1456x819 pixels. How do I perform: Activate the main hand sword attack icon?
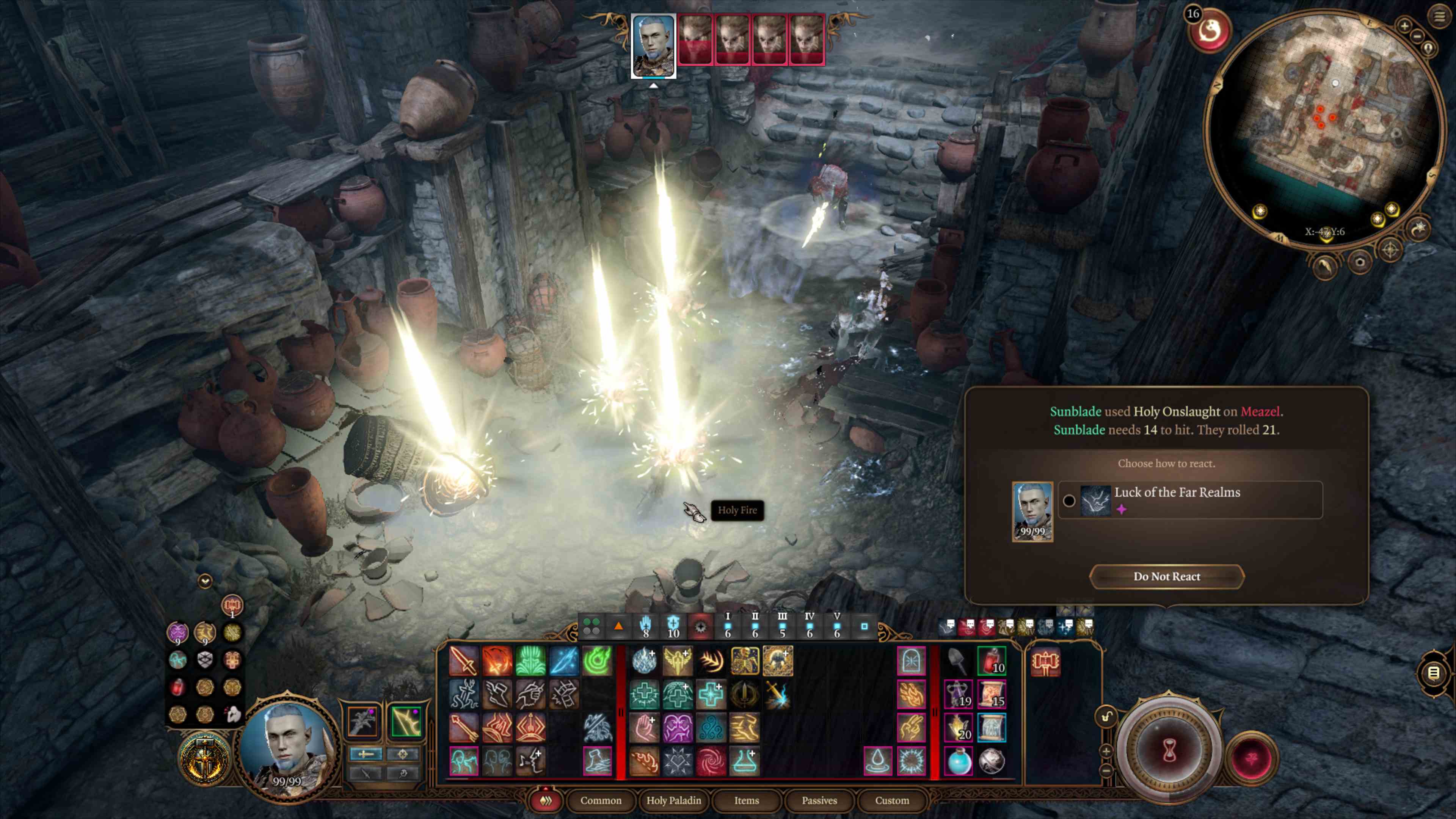coord(463,661)
